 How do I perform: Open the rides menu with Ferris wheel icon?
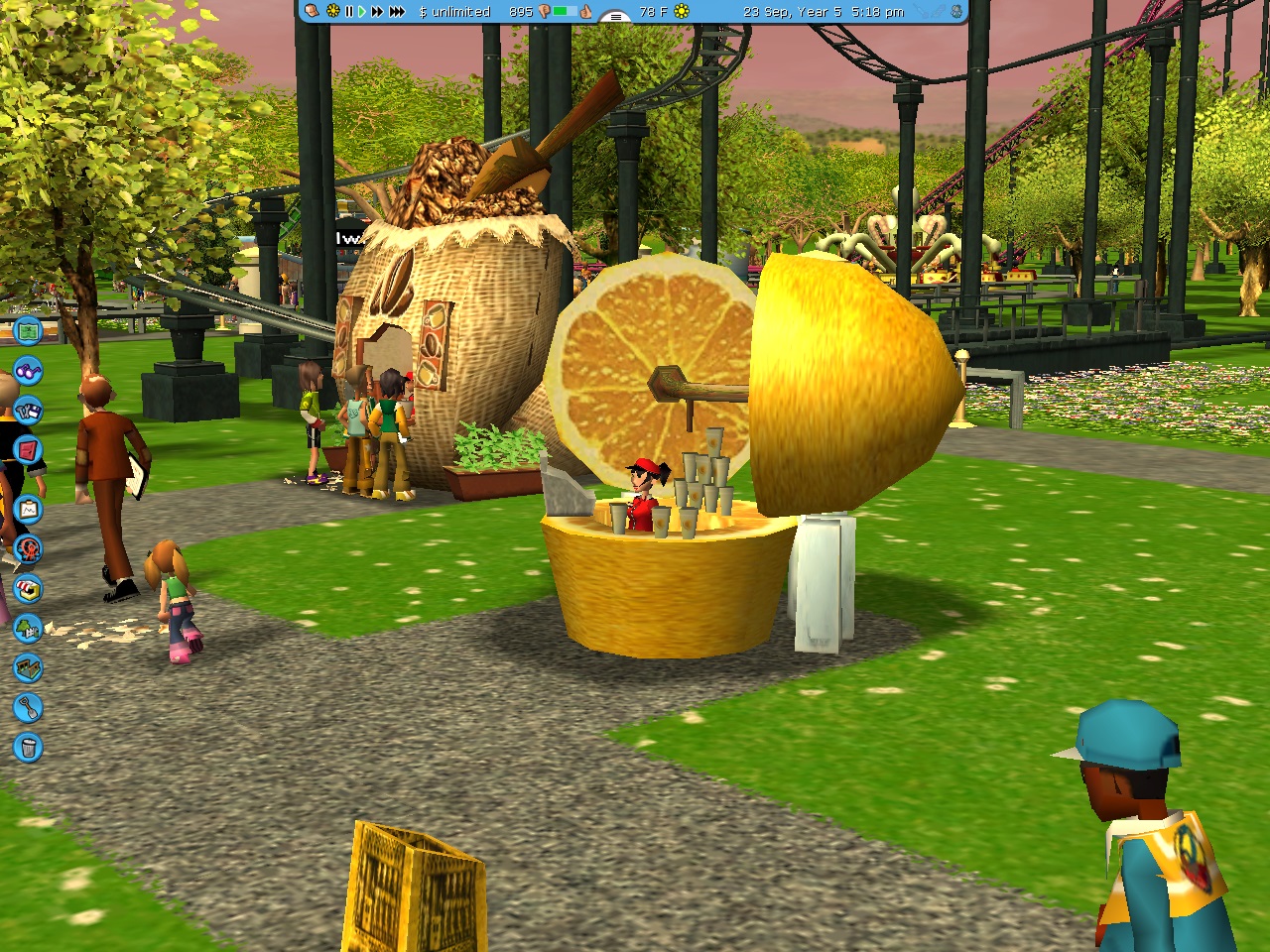click(x=28, y=548)
